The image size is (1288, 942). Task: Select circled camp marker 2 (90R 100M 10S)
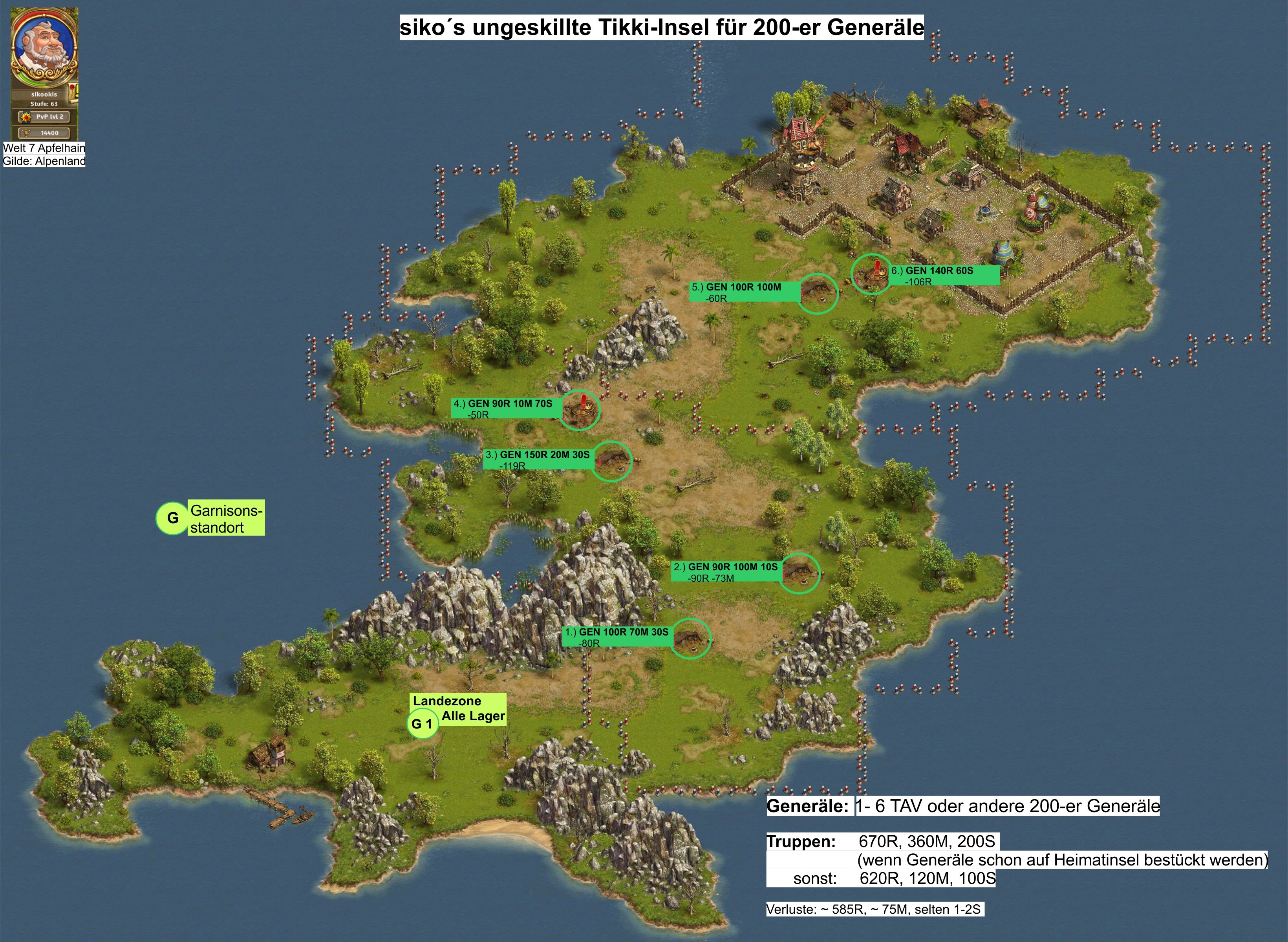pos(799,573)
